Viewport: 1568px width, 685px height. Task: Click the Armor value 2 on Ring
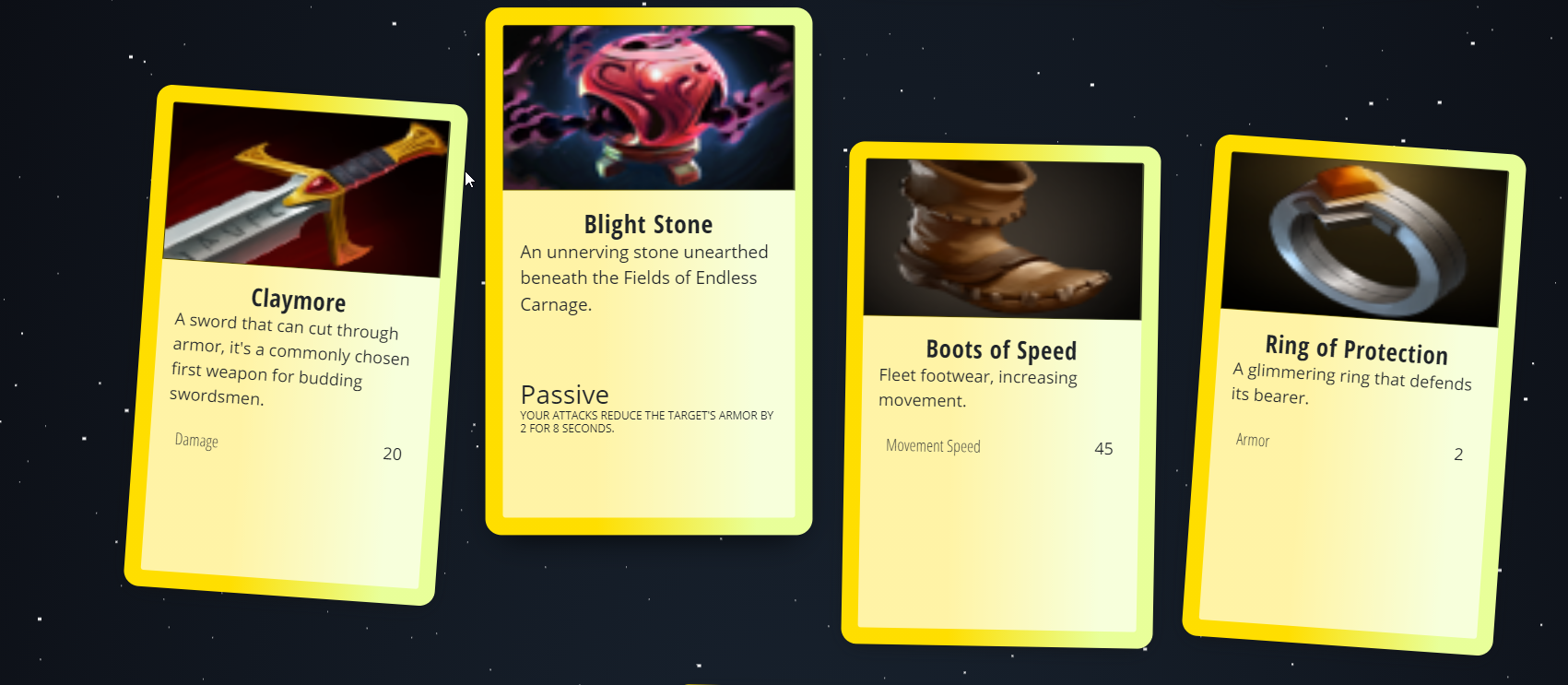point(1458,454)
